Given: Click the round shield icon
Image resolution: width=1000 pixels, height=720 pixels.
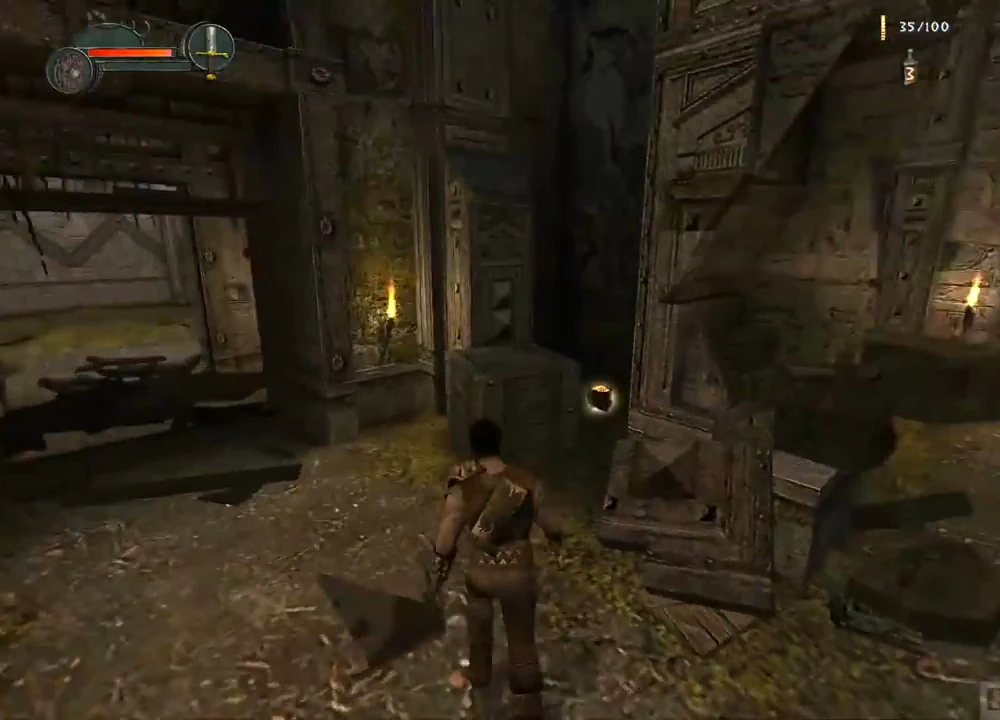Looking at the screenshot, I should pos(70,69).
